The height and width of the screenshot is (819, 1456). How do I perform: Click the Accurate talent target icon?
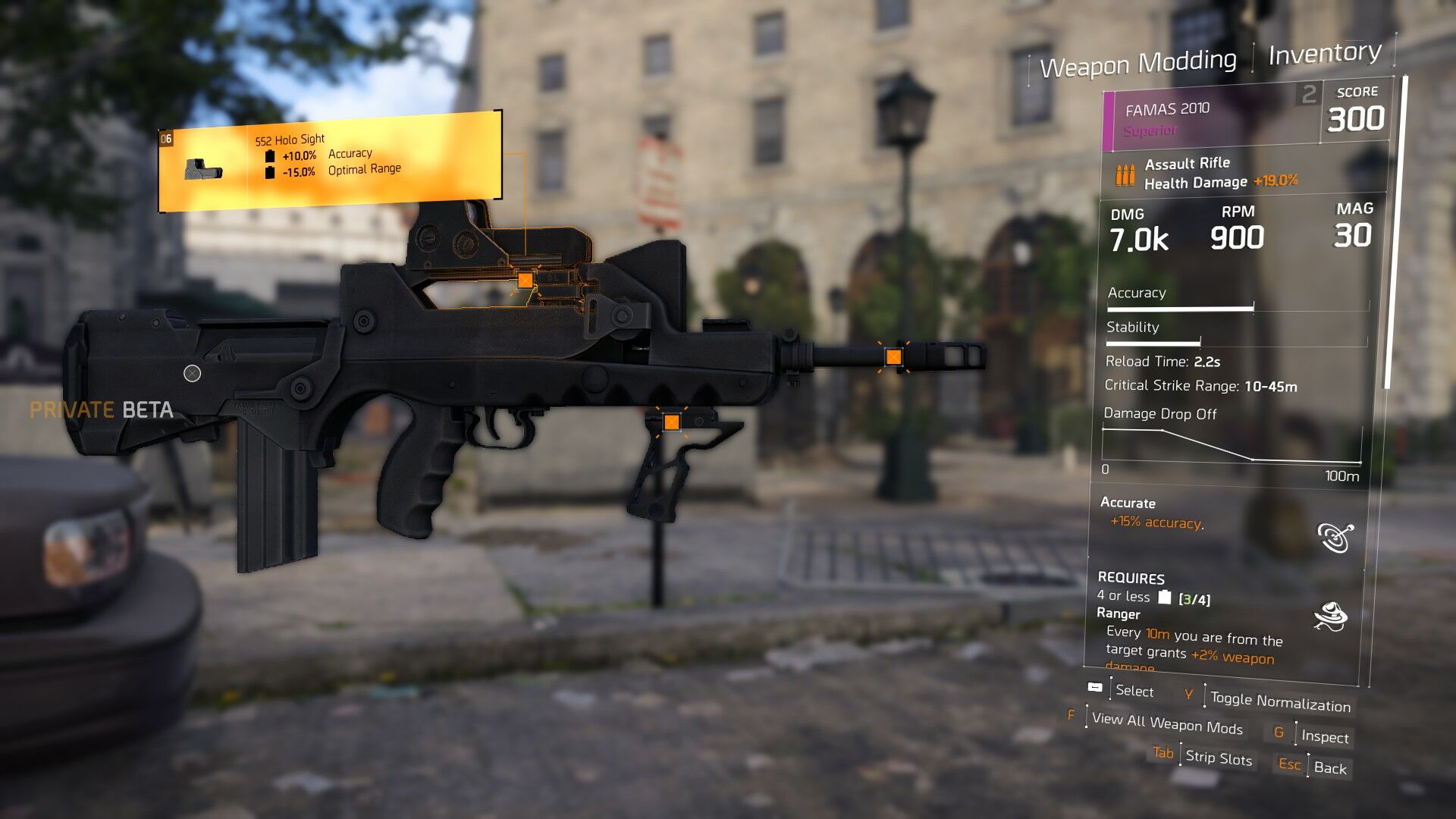(x=1335, y=537)
